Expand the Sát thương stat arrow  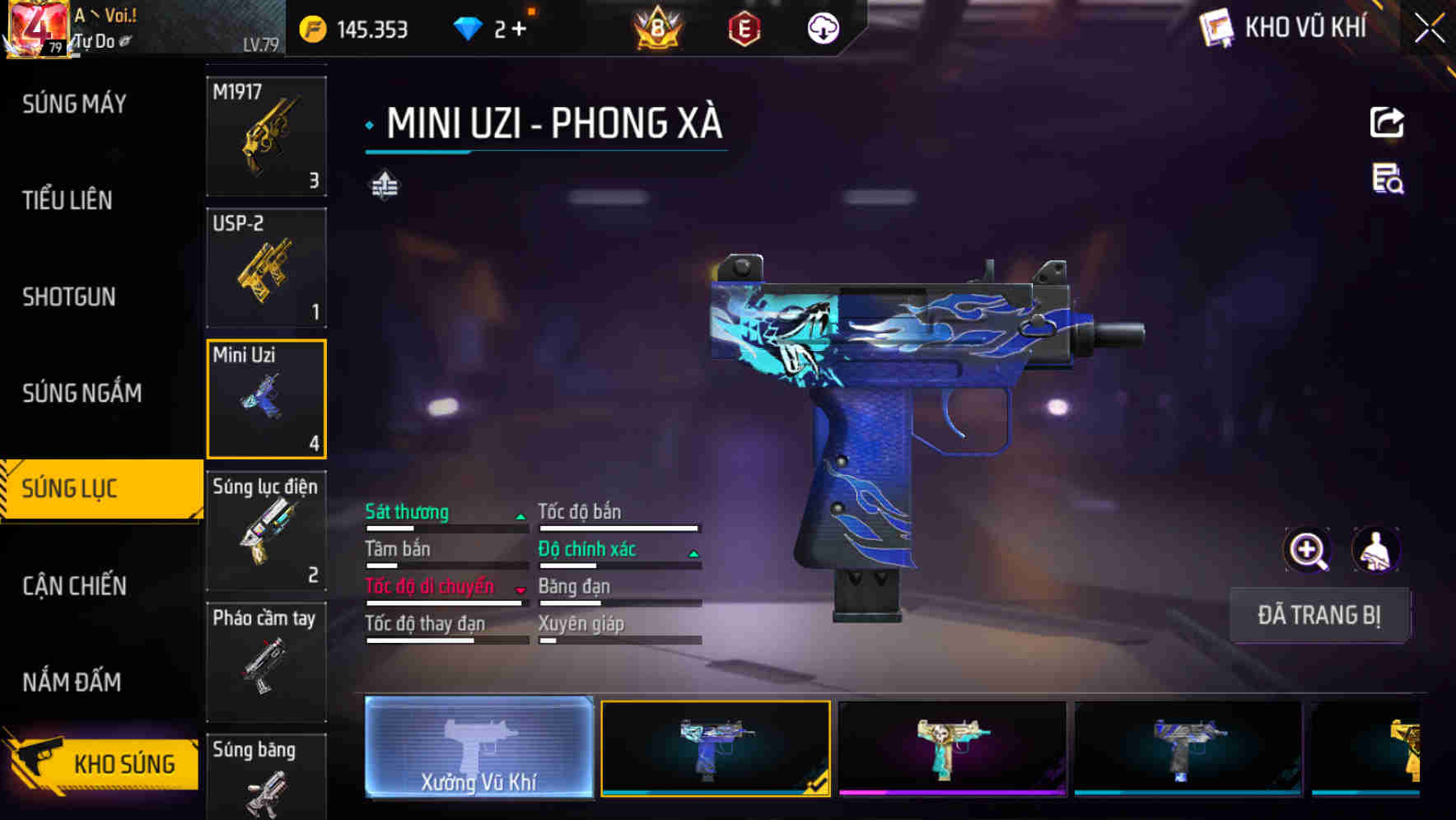click(520, 515)
